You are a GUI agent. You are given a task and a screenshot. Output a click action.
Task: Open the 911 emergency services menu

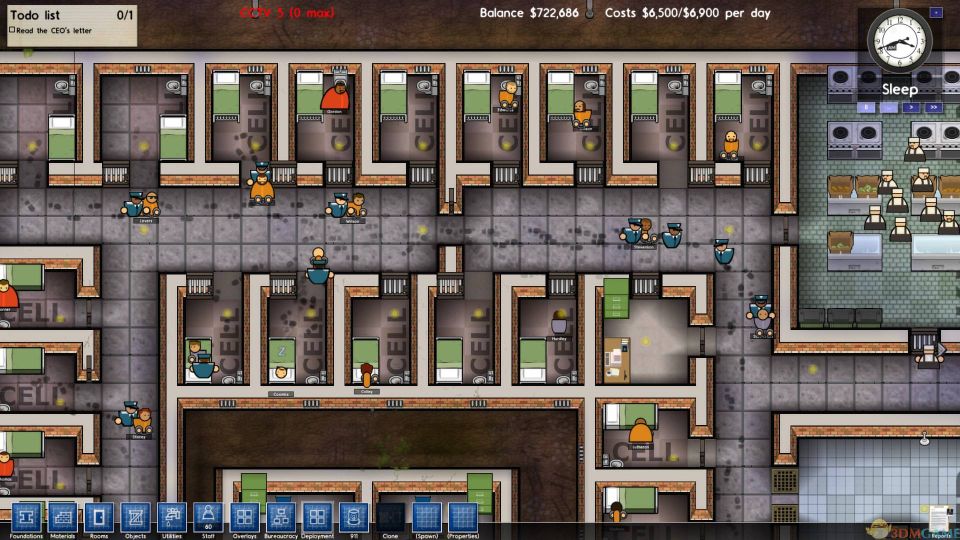pos(353,517)
